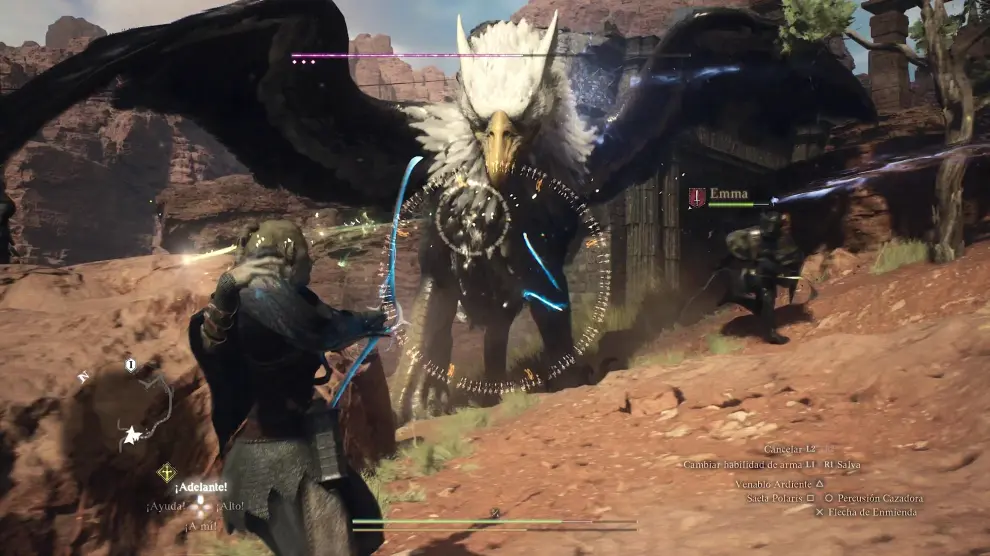
Task: Give the ¡Alto! pawn command
Action: tap(230, 506)
